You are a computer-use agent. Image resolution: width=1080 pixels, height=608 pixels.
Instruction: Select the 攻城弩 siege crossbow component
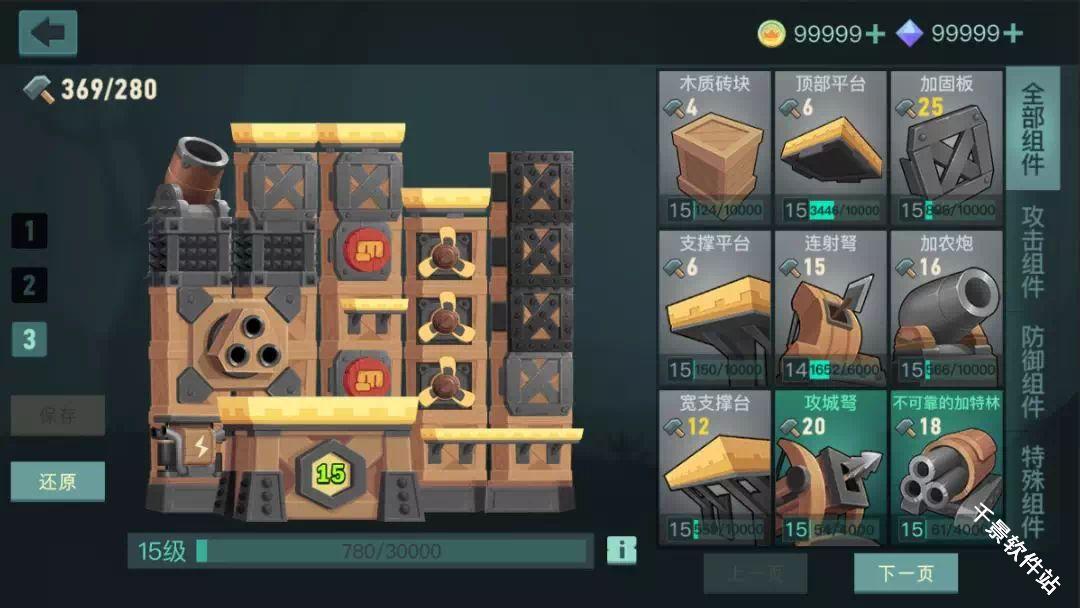(830, 467)
